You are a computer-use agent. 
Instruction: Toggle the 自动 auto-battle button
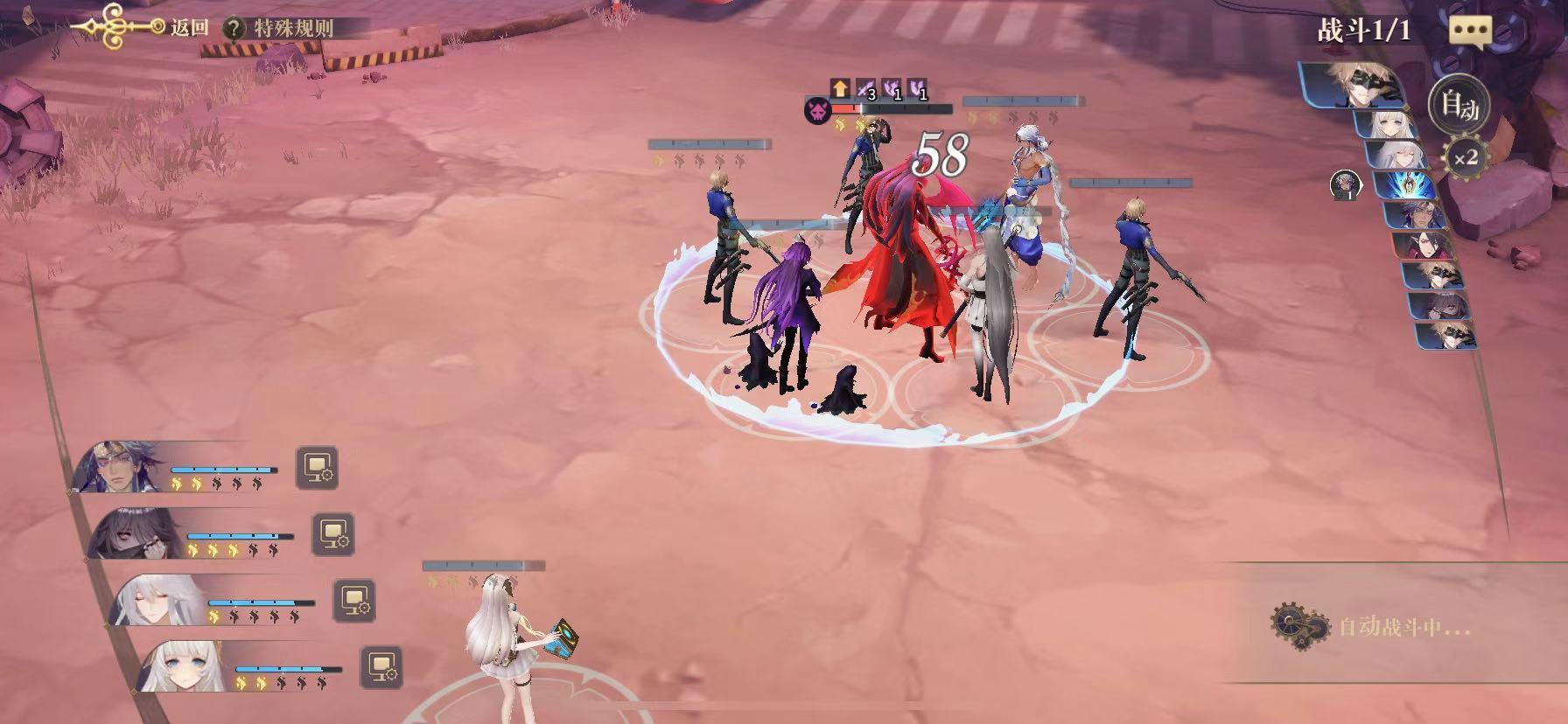point(1459,105)
